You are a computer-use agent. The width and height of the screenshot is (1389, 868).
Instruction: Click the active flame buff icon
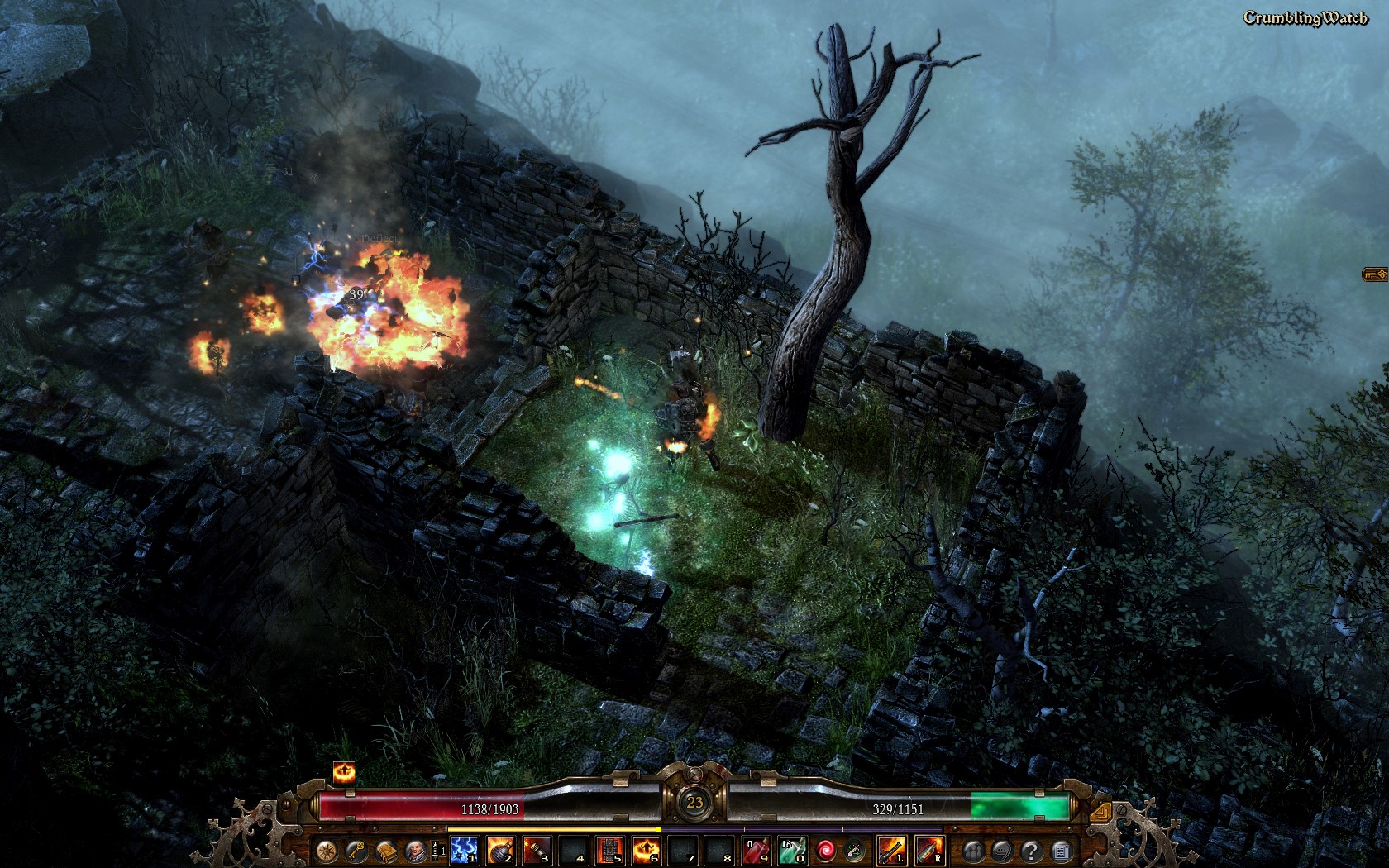(x=344, y=774)
